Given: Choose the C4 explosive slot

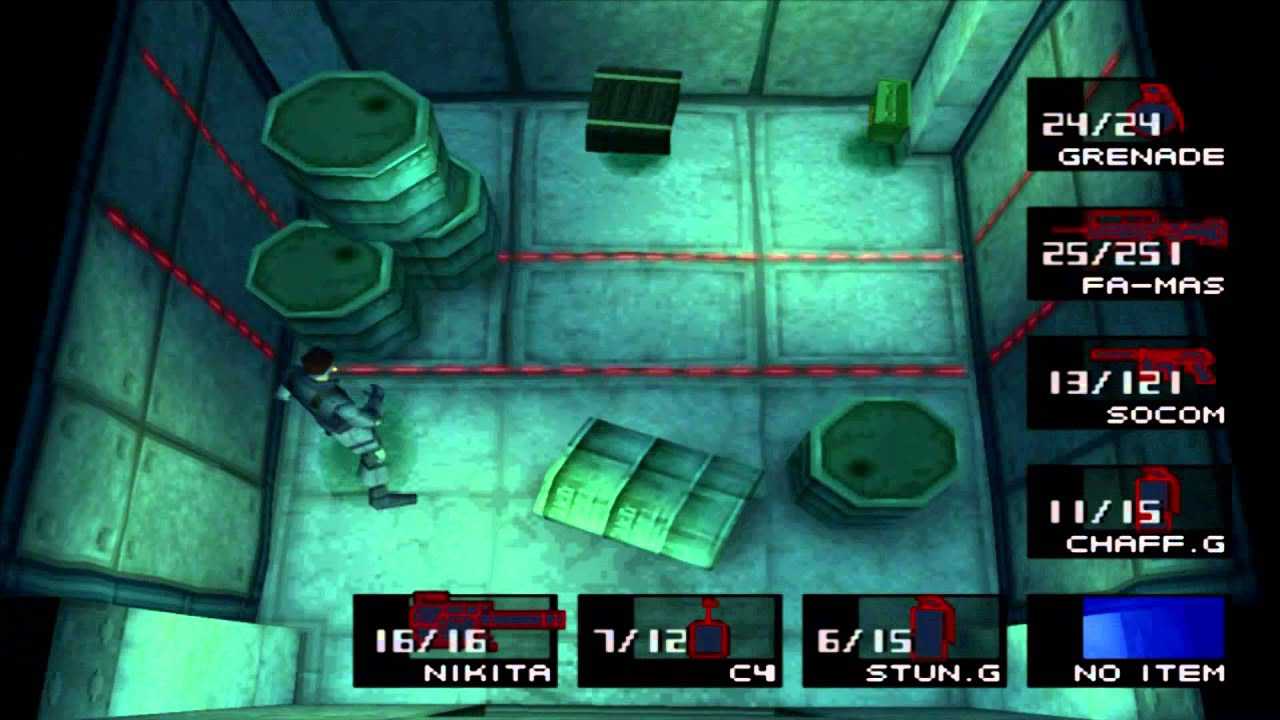Looking at the screenshot, I should point(680,641).
